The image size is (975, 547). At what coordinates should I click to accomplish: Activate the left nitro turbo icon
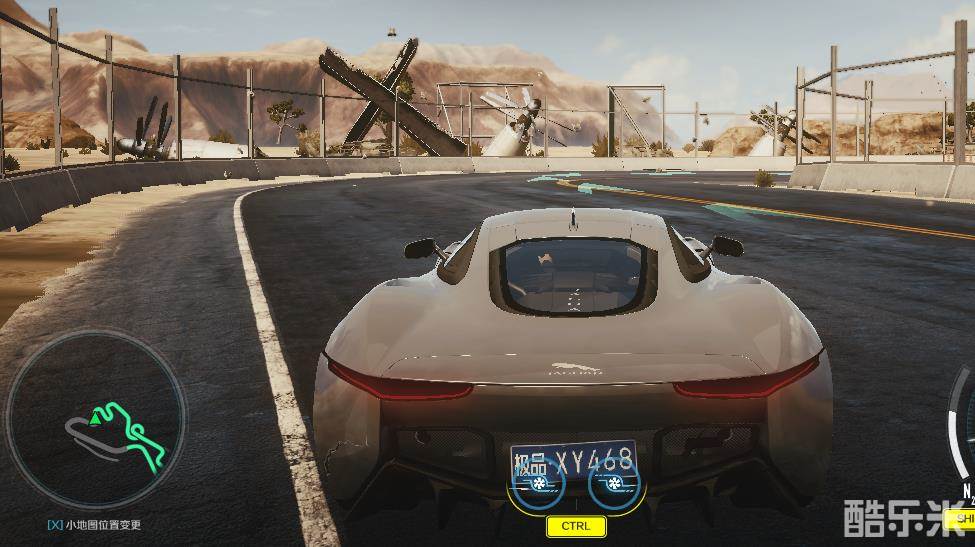[x=538, y=484]
